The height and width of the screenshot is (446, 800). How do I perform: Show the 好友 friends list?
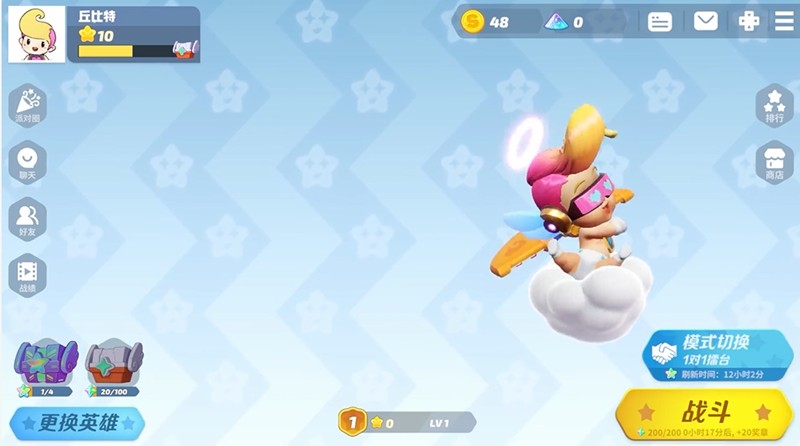27,218
